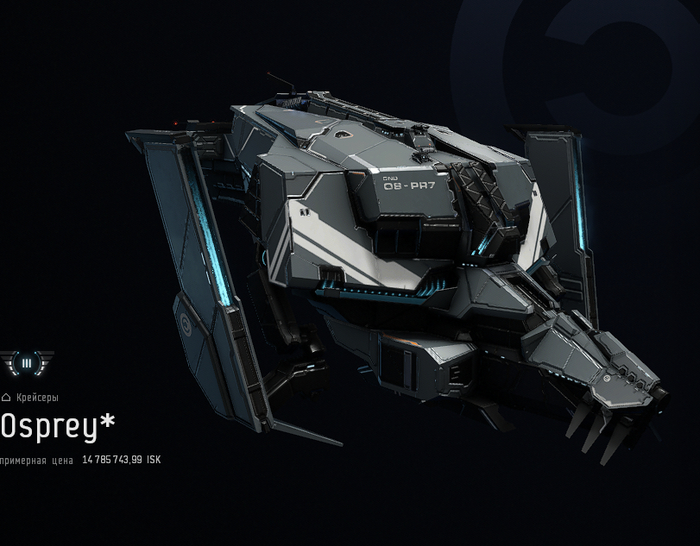Open the mastery level III badge
Viewport: 700px width, 546px height.
pyautogui.click(x=26, y=362)
